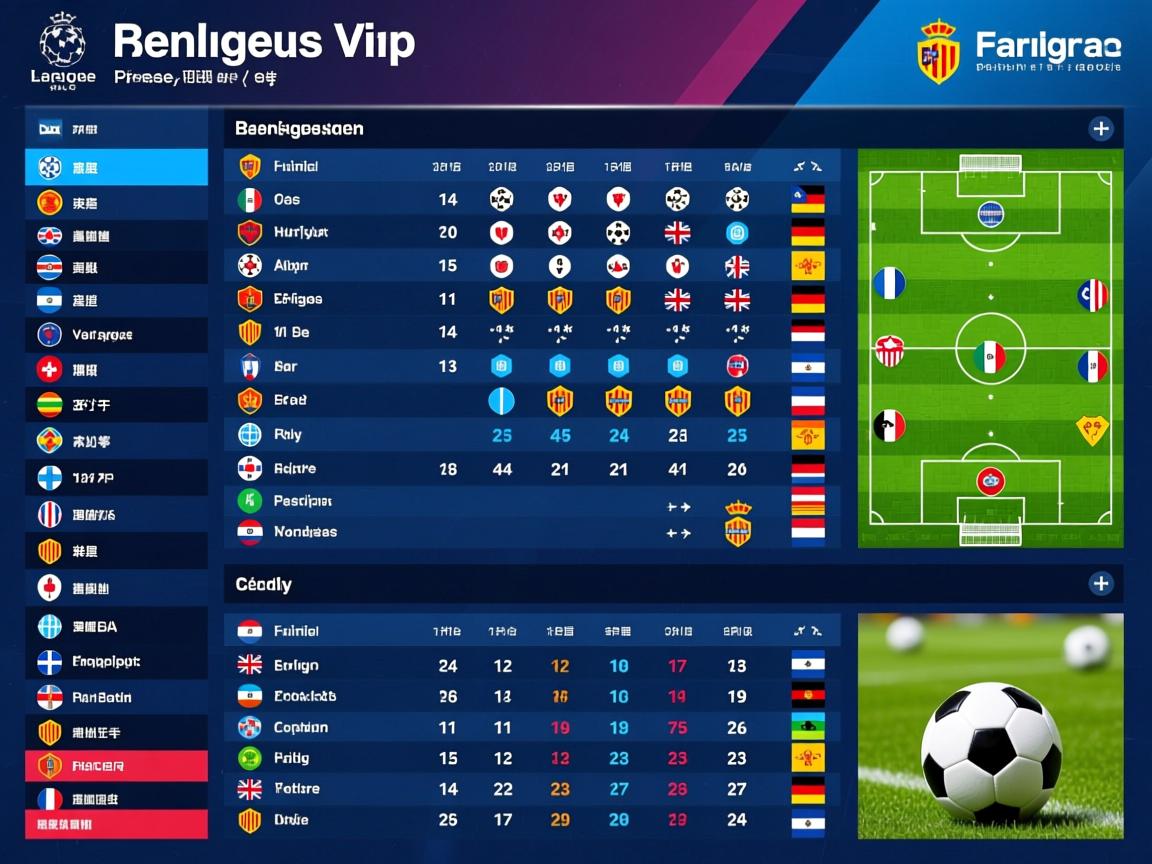Open the Cophian team row
Viewport: 1152px width, 864px height.
pos(300,728)
